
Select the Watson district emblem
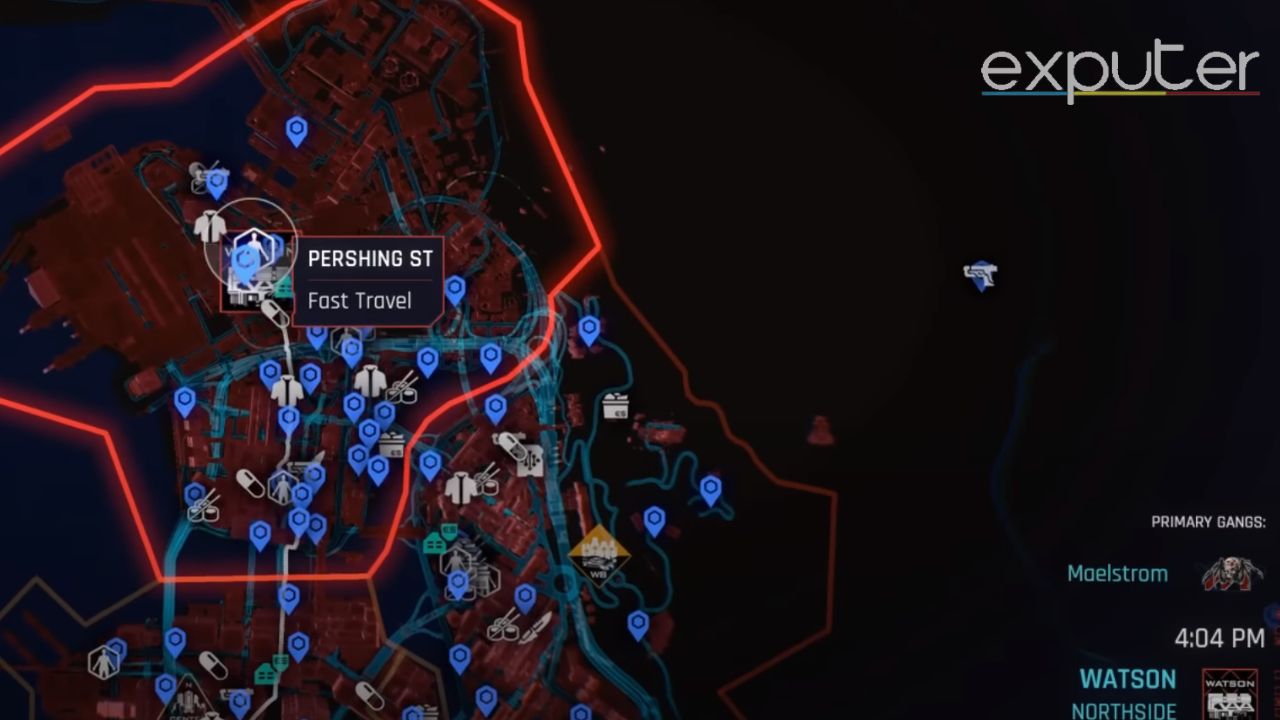click(x=1229, y=693)
